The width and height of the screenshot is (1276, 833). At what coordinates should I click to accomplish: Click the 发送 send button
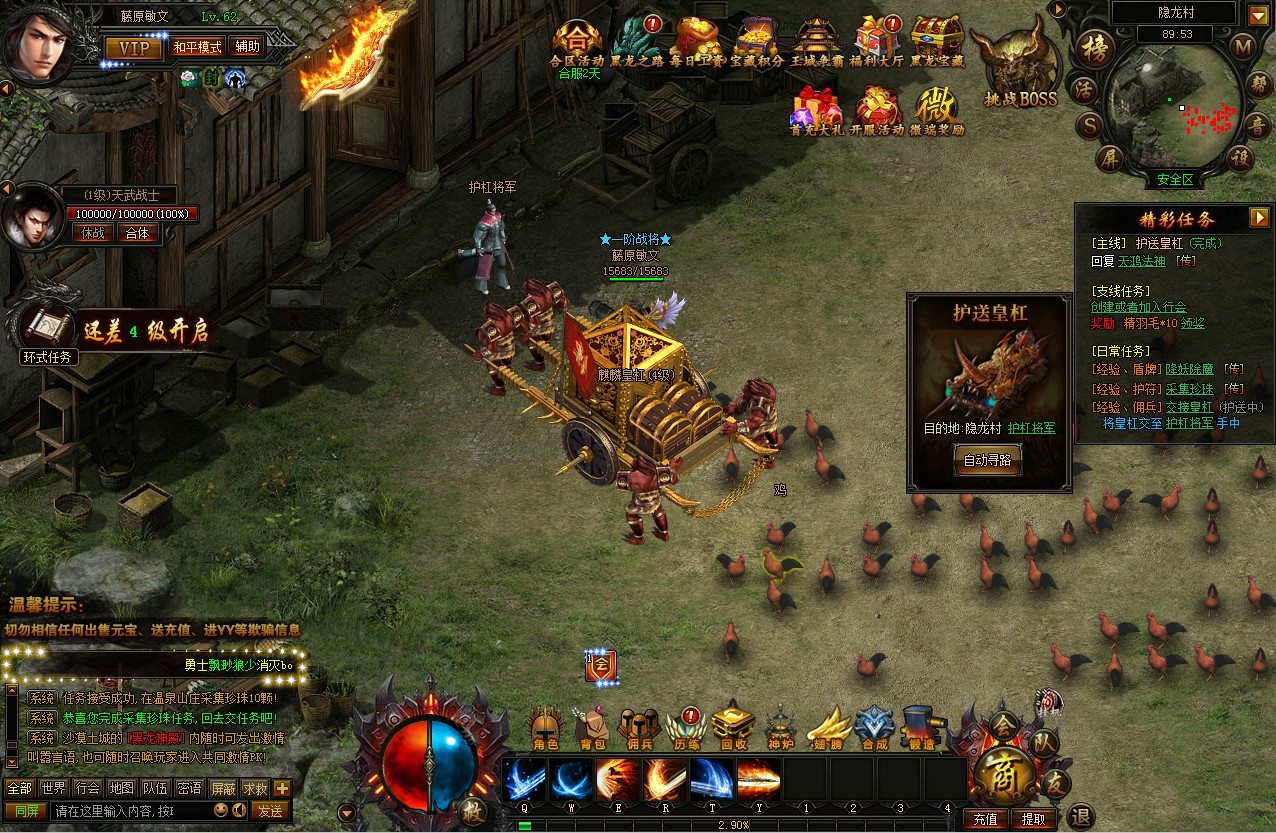270,811
